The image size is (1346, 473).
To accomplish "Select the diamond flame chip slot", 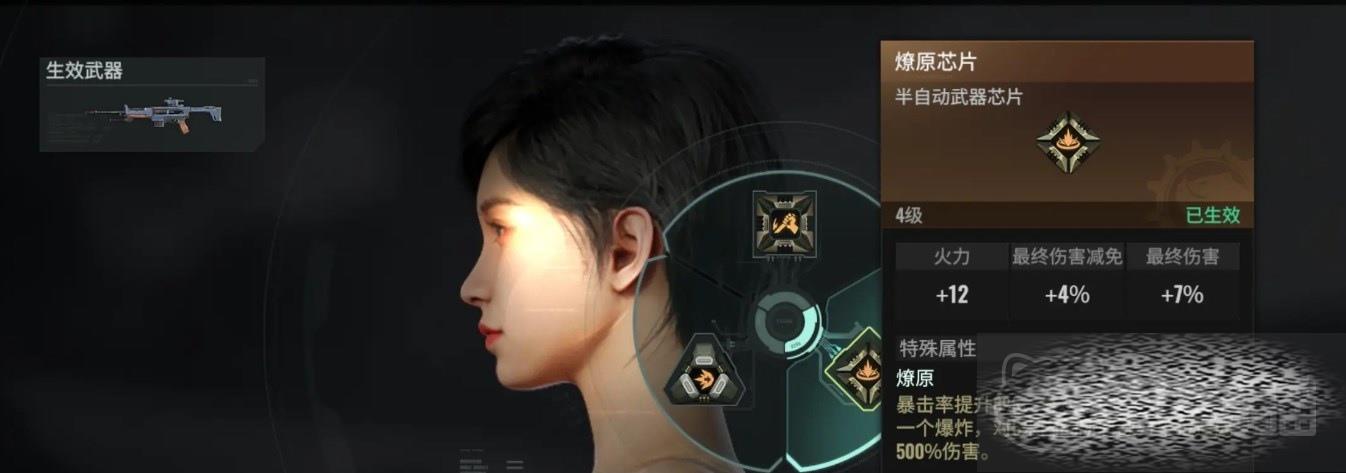I will click(856, 366).
